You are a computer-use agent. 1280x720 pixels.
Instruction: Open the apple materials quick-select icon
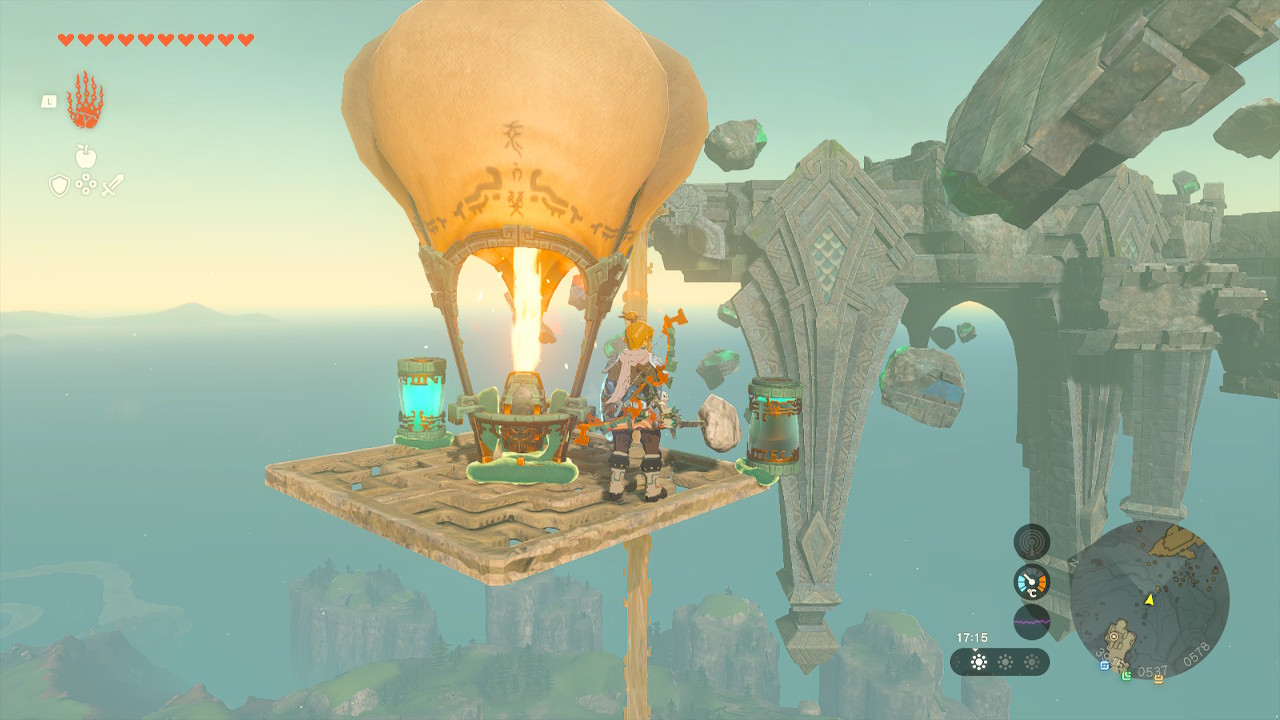(85, 157)
